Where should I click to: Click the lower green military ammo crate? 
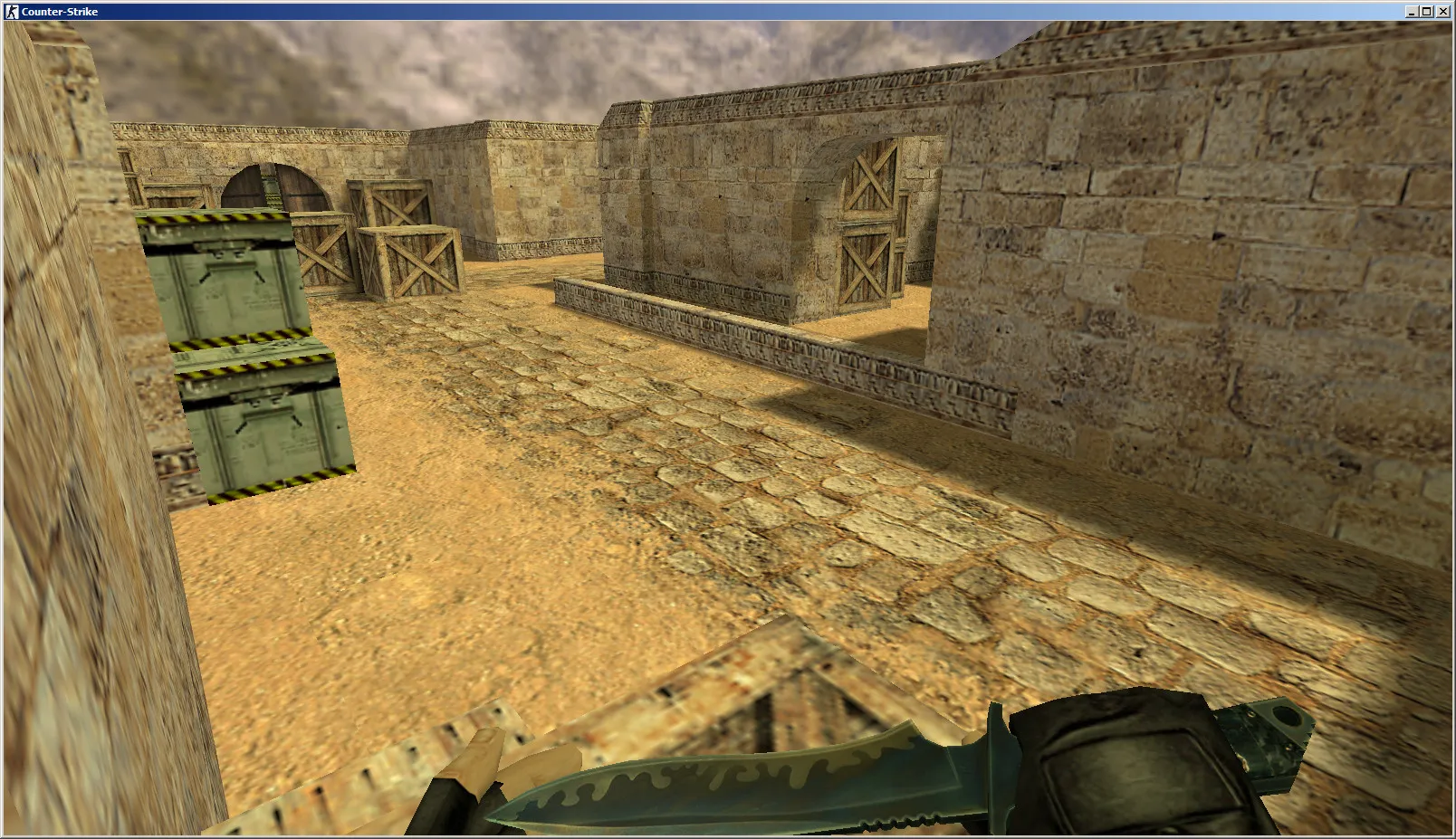coord(263,425)
